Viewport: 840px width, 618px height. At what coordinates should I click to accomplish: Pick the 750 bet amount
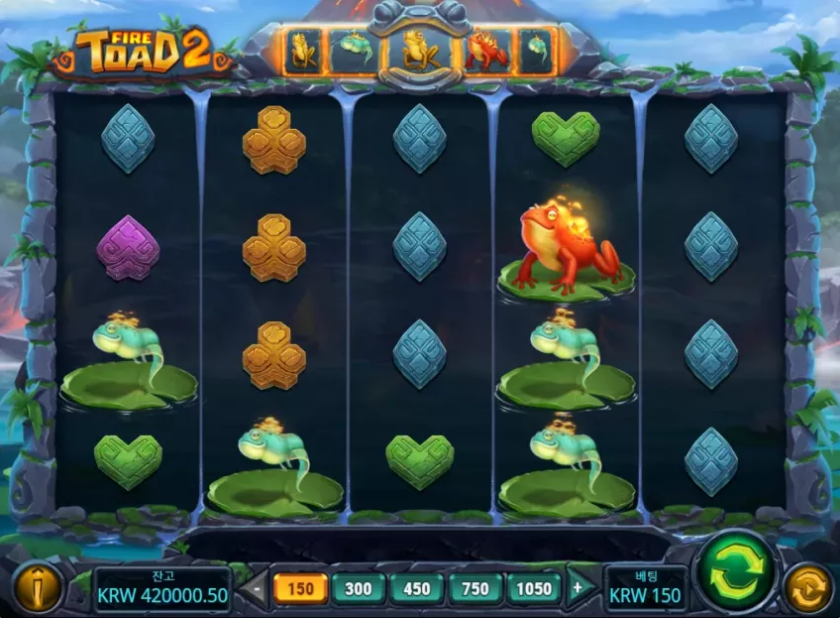click(476, 588)
